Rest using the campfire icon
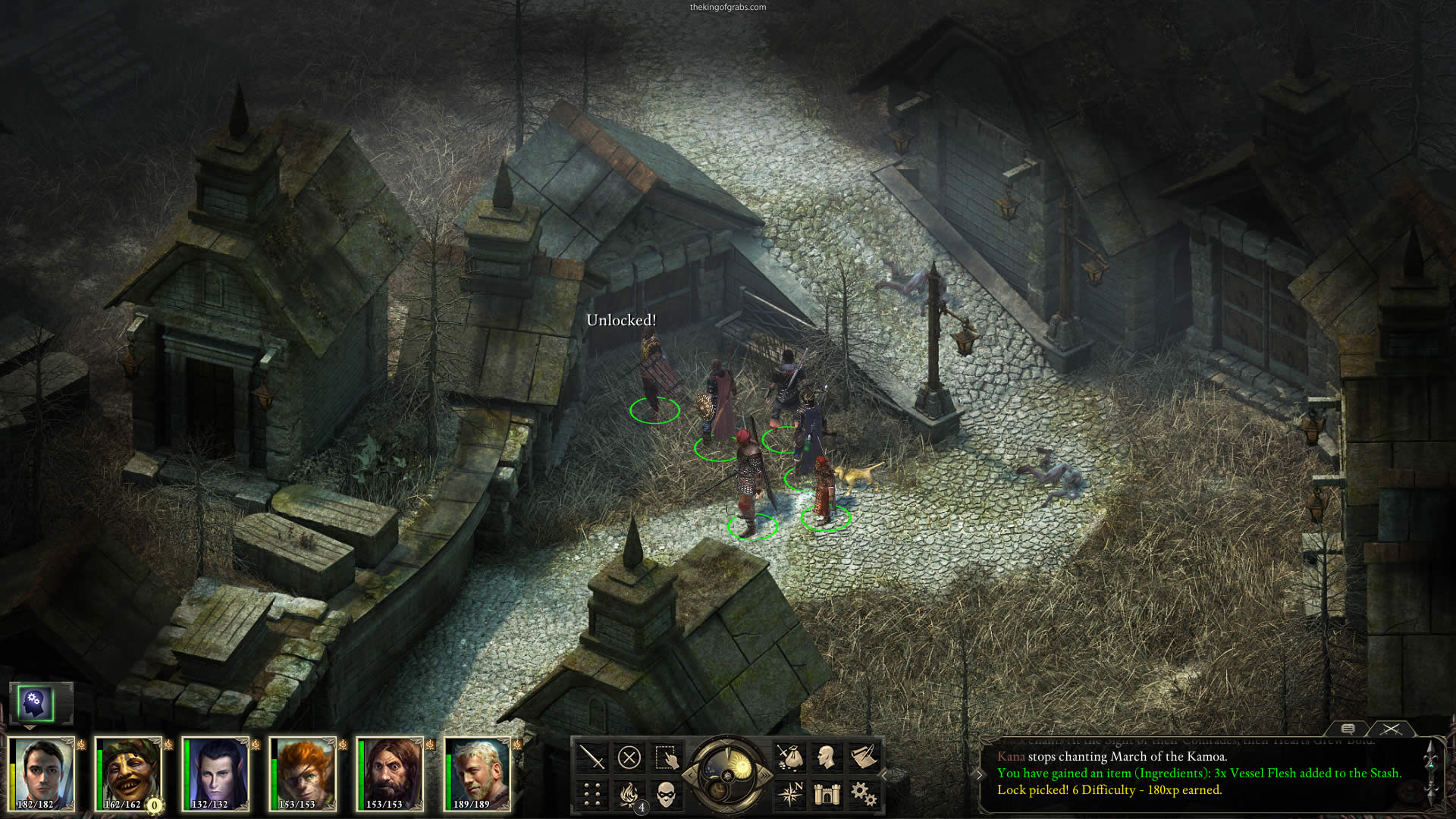Screen dimensions: 1456x819 tap(629, 794)
